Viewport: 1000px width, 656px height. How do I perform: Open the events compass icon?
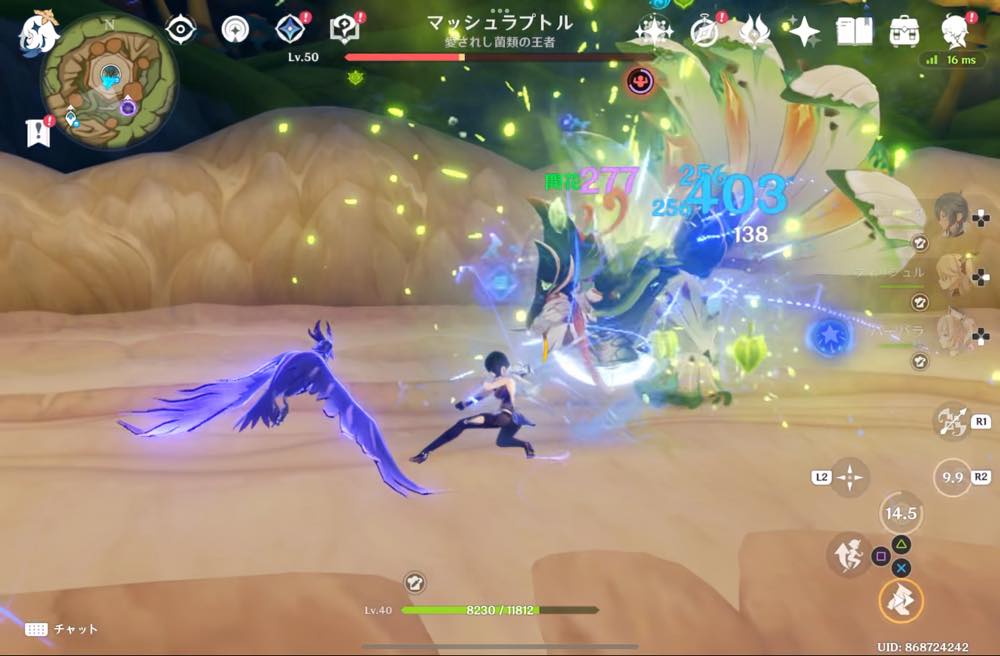point(706,32)
